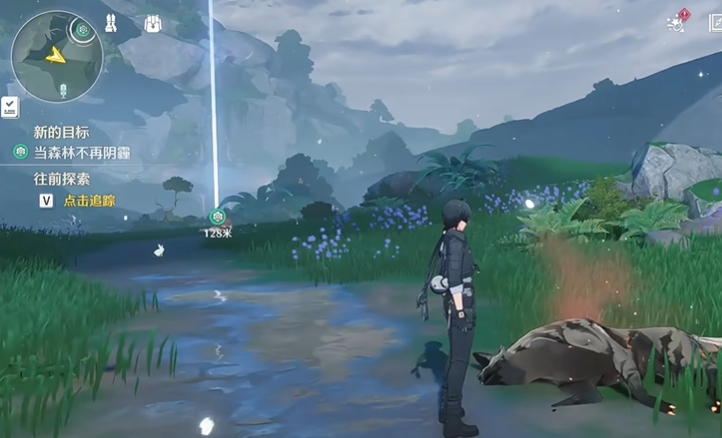Open the backpack icon in the top bar
This screenshot has width=722, height=438.
click(x=154, y=24)
